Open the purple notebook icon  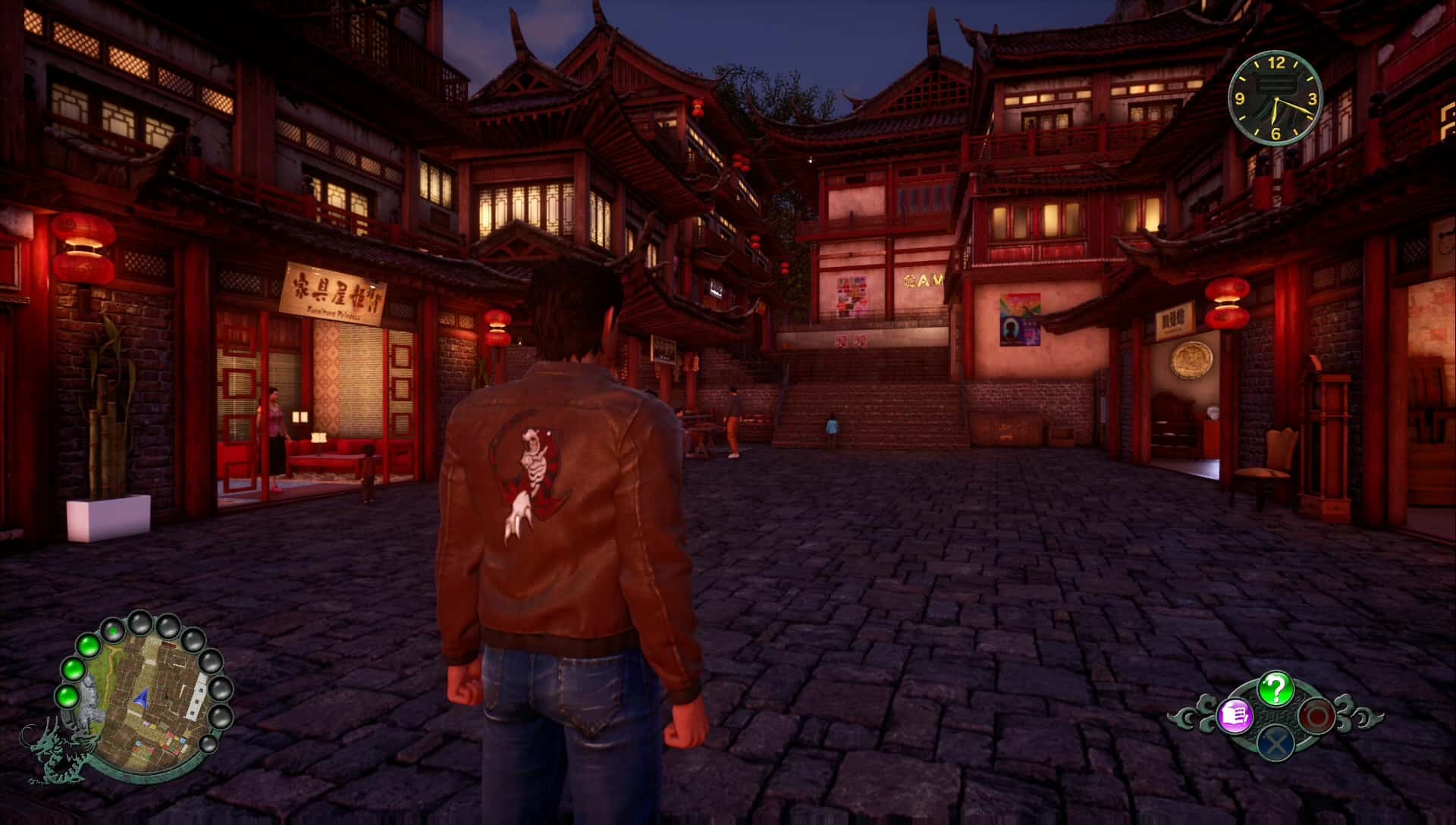[x=1234, y=715]
